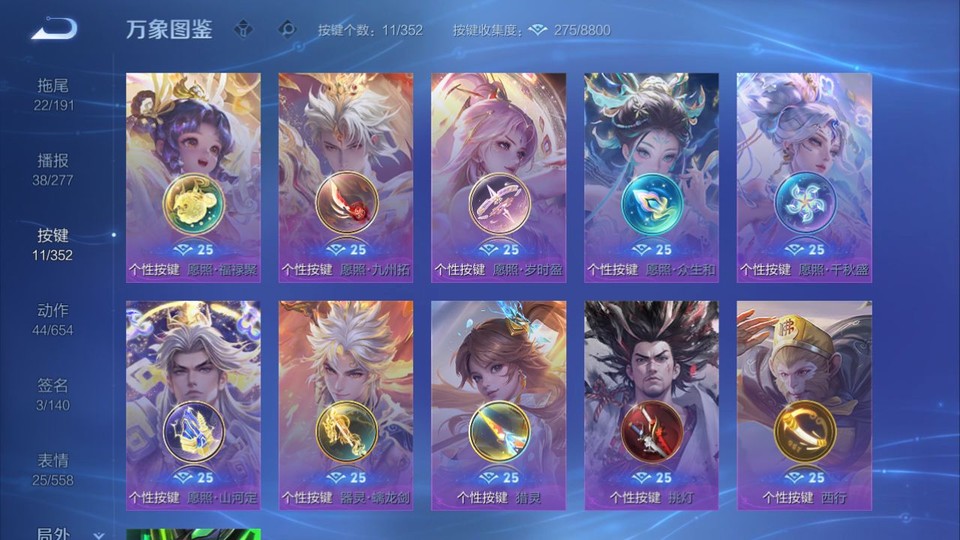Select the 挑灯 button skin card

[x=651, y=405]
